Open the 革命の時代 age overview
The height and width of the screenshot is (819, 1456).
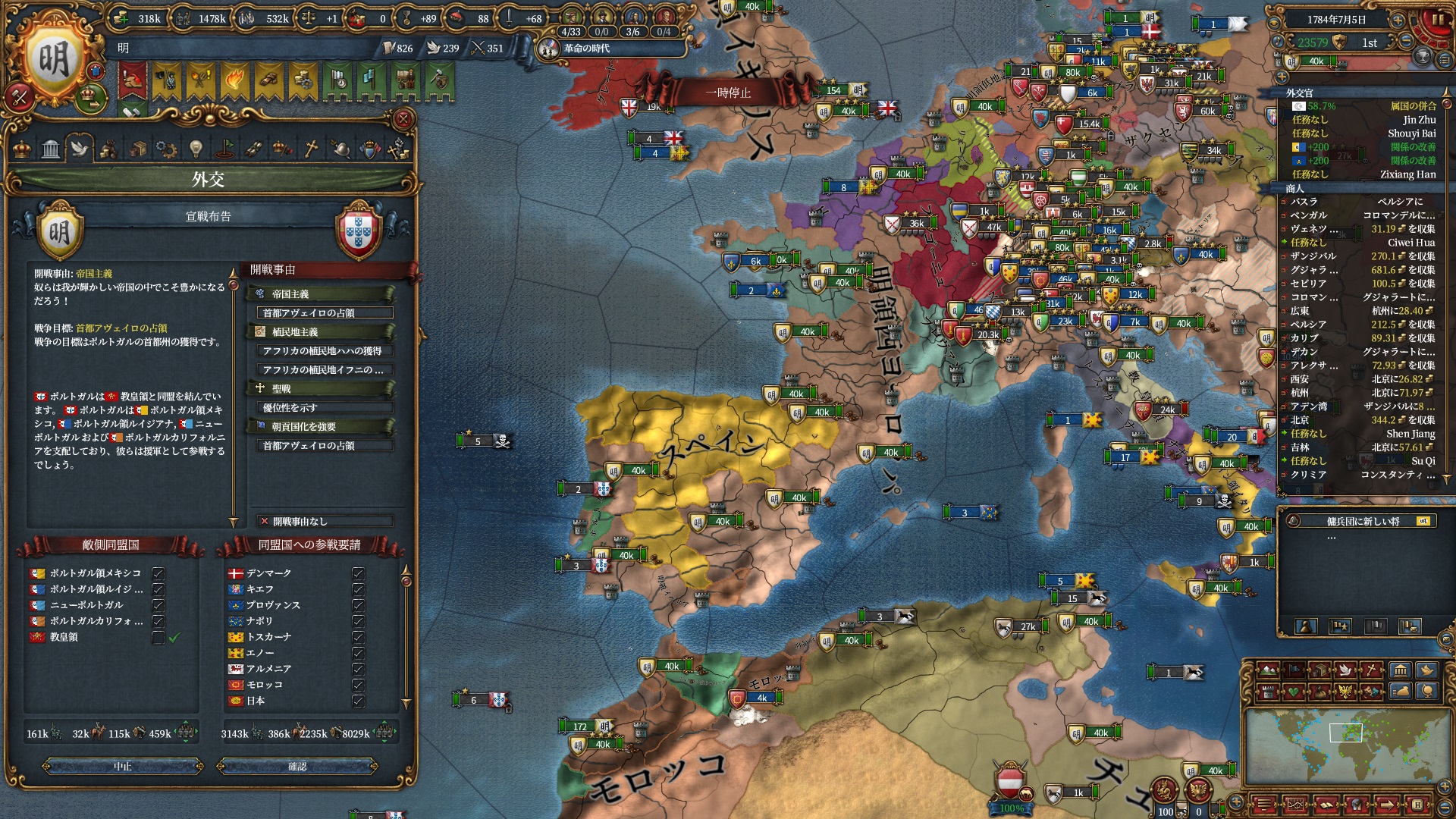(x=585, y=49)
